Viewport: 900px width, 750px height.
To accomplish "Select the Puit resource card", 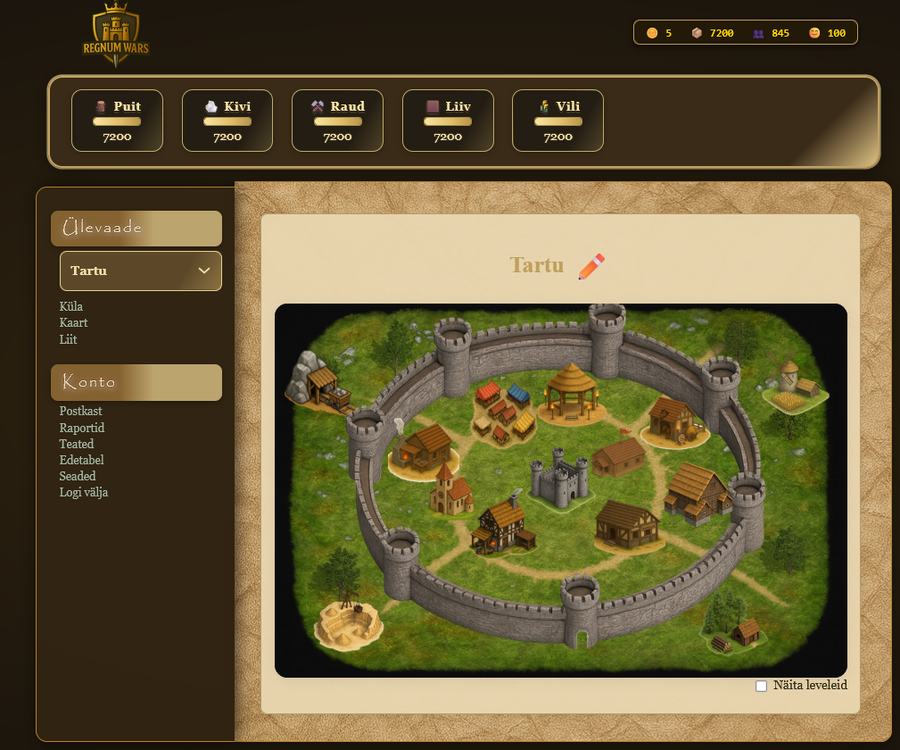I will [117, 120].
